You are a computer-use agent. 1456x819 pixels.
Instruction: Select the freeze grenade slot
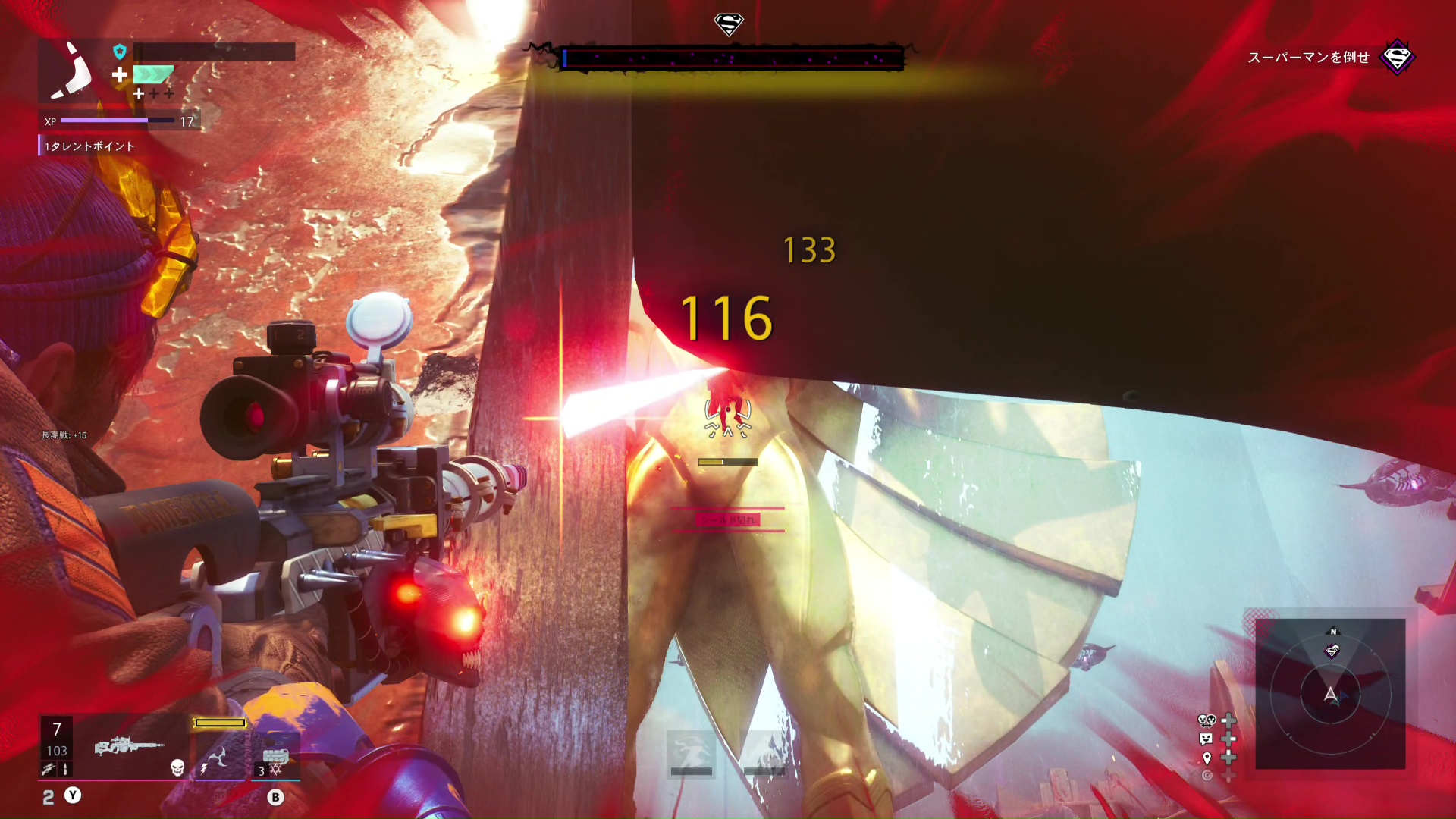(x=275, y=758)
